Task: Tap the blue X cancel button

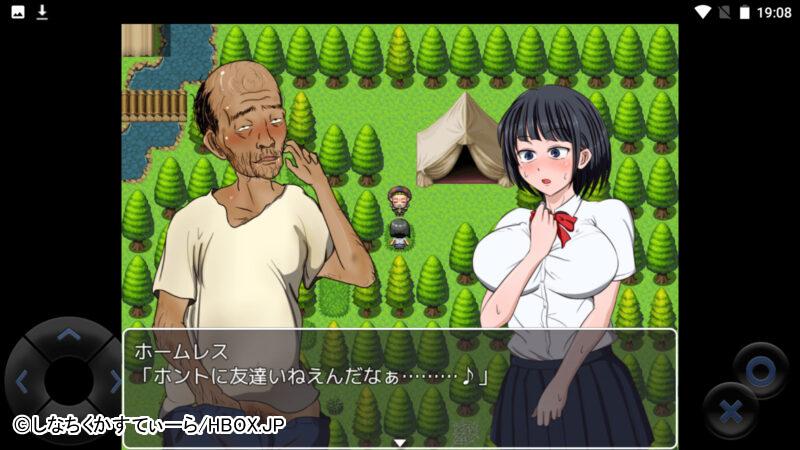Action: click(x=730, y=410)
